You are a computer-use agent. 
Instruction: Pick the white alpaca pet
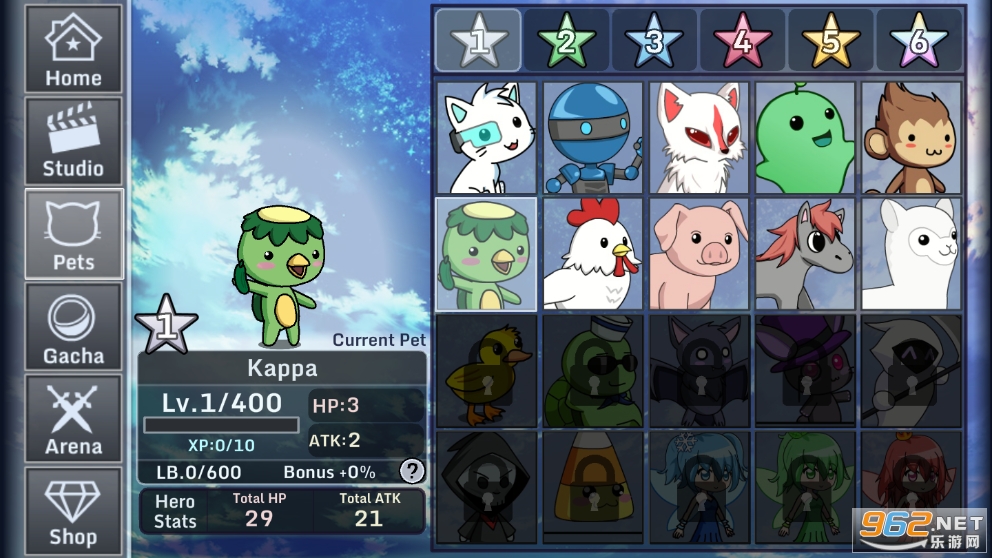[x=911, y=254]
